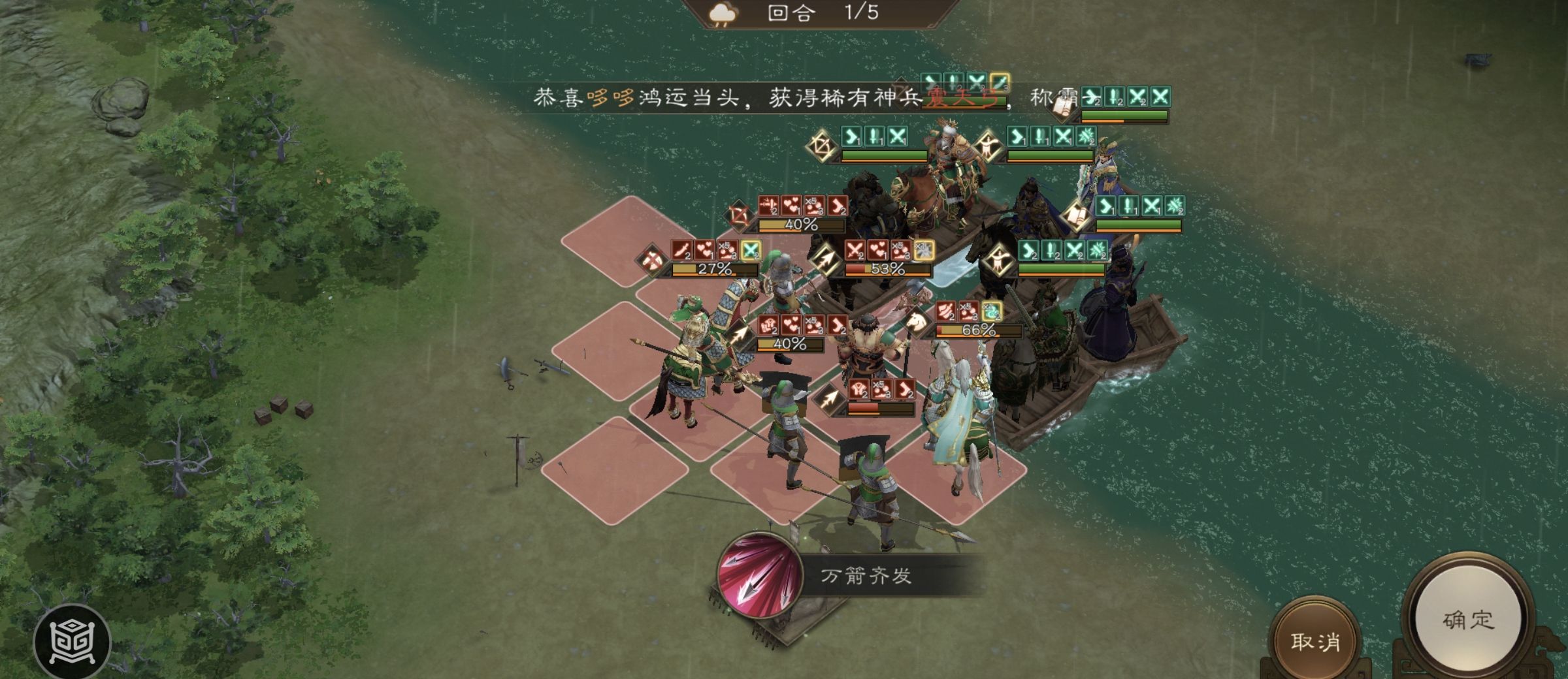Screen dimensions: 1568x679
Task: Toggle the green X sword counter beside 27% unit
Action: point(752,249)
